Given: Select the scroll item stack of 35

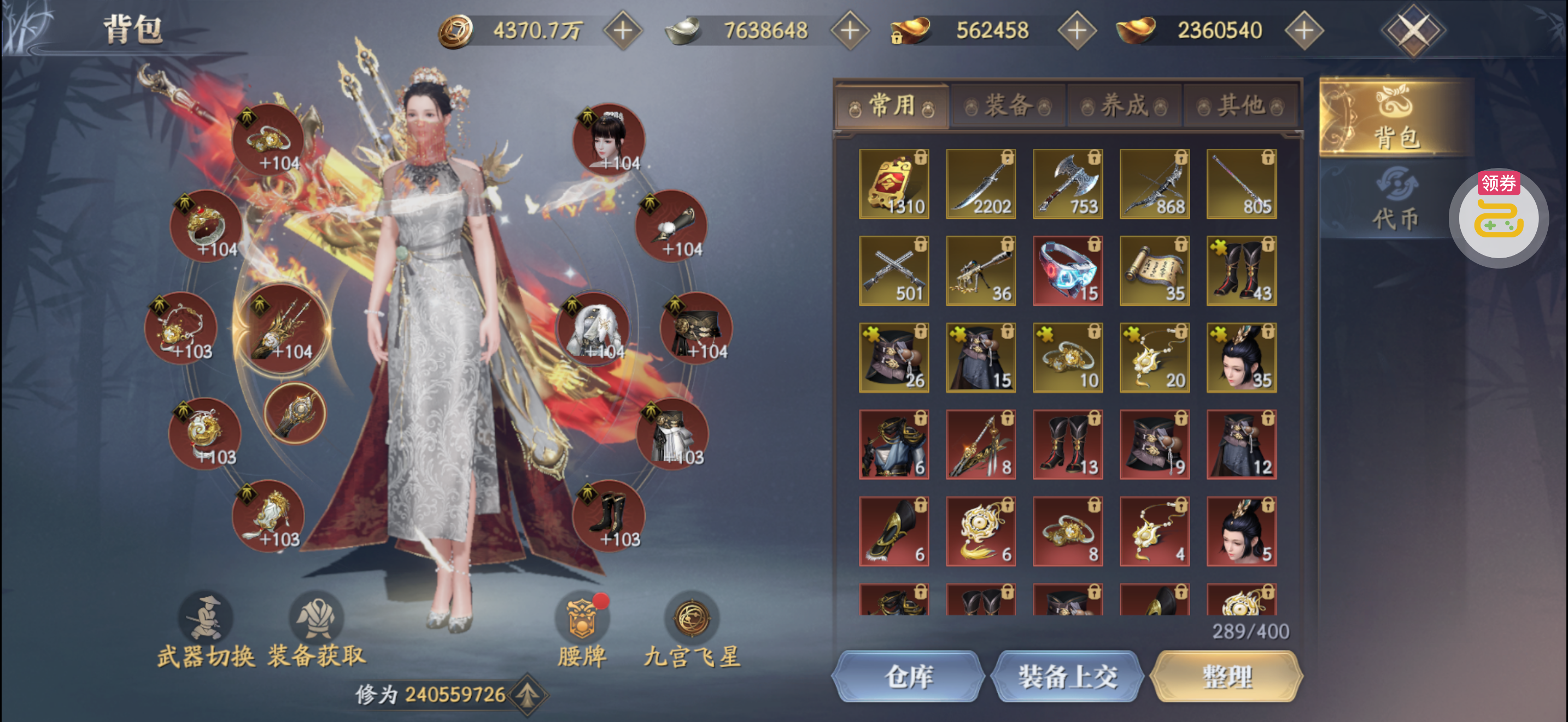Looking at the screenshot, I should point(1155,271).
